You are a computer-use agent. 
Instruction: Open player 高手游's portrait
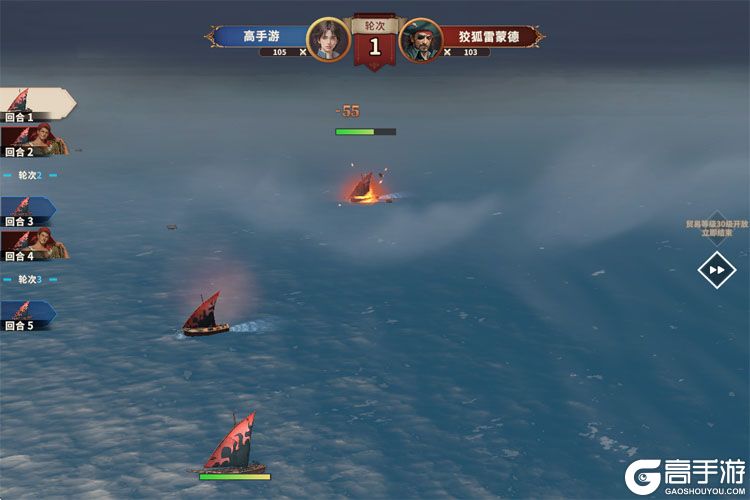pos(327,40)
